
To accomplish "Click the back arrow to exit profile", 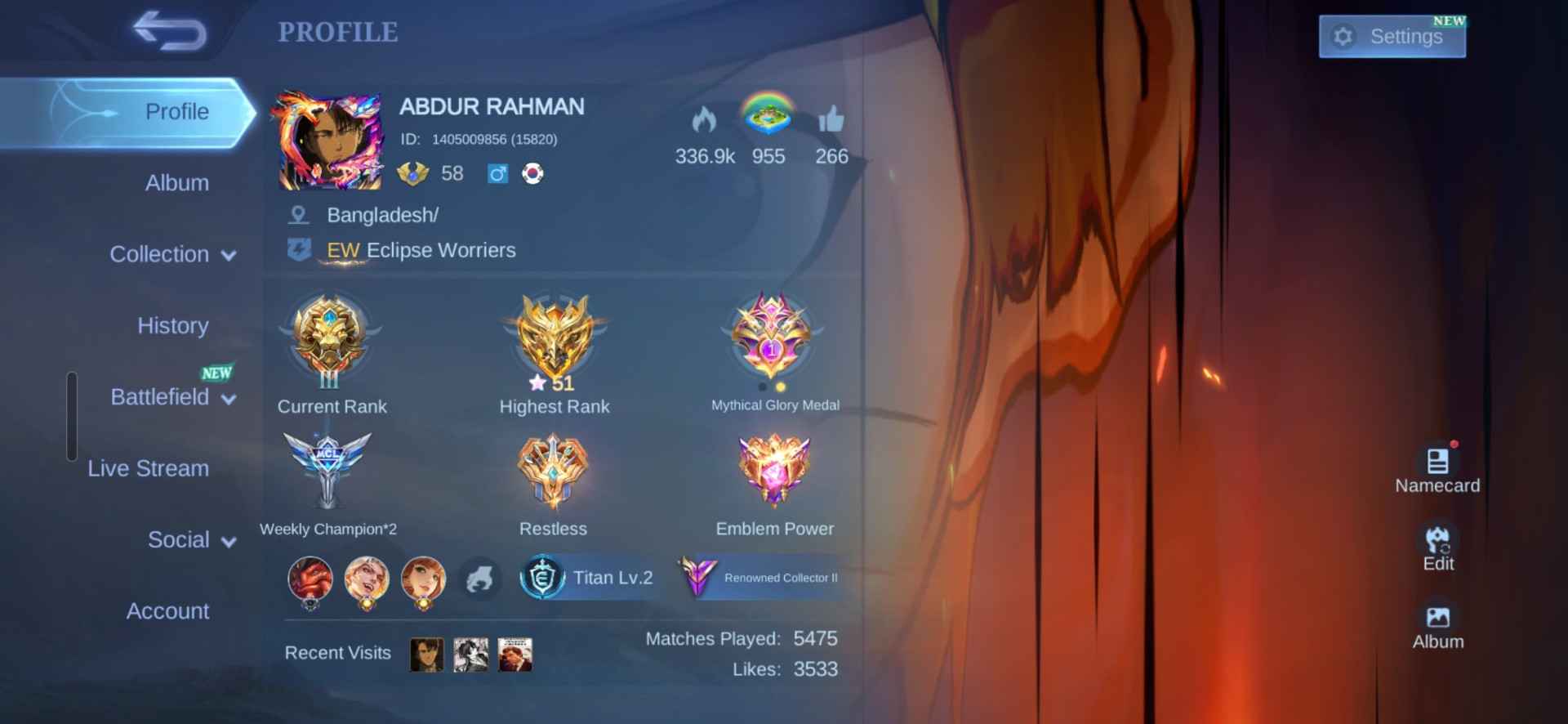I will [x=170, y=33].
